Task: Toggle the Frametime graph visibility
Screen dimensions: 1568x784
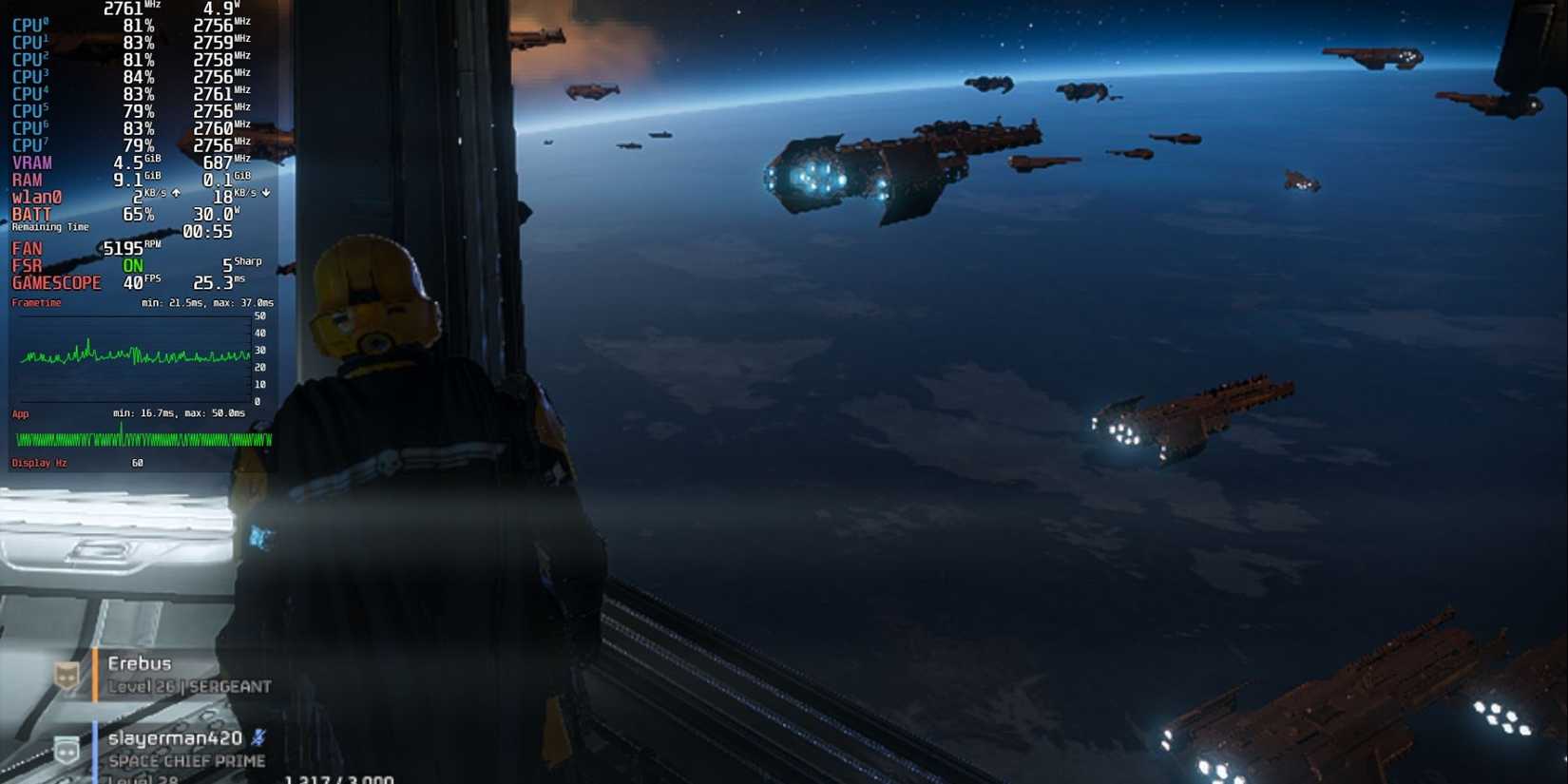Action: pos(36,302)
